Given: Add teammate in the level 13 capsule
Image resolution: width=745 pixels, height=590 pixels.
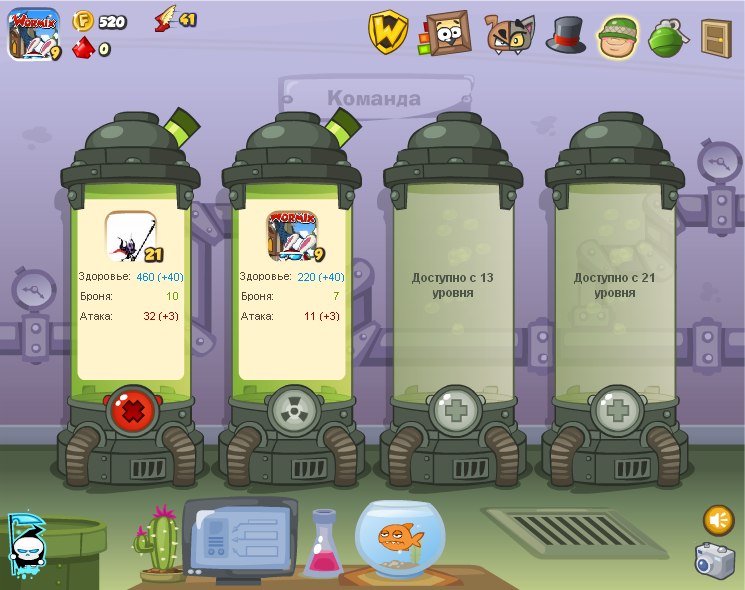Looking at the screenshot, I should click(x=454, y=410).
